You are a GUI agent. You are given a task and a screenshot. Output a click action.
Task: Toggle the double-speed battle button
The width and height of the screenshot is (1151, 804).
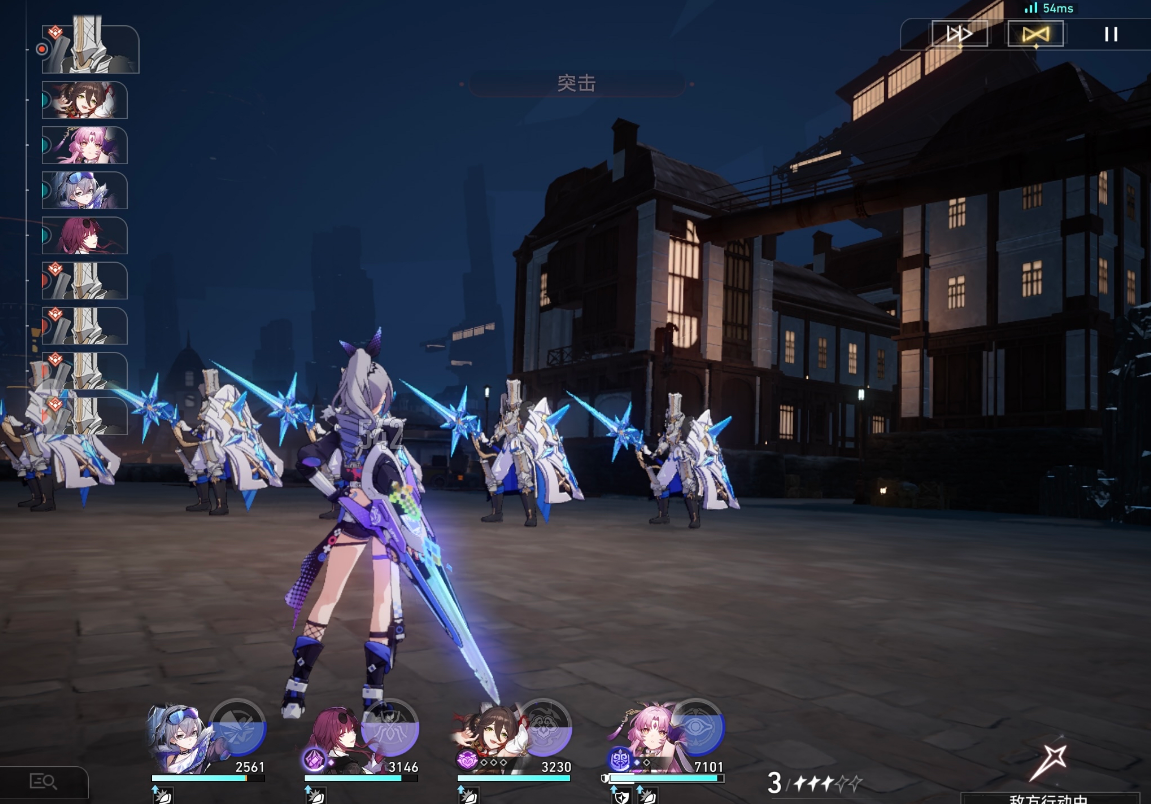coord(959,34)
